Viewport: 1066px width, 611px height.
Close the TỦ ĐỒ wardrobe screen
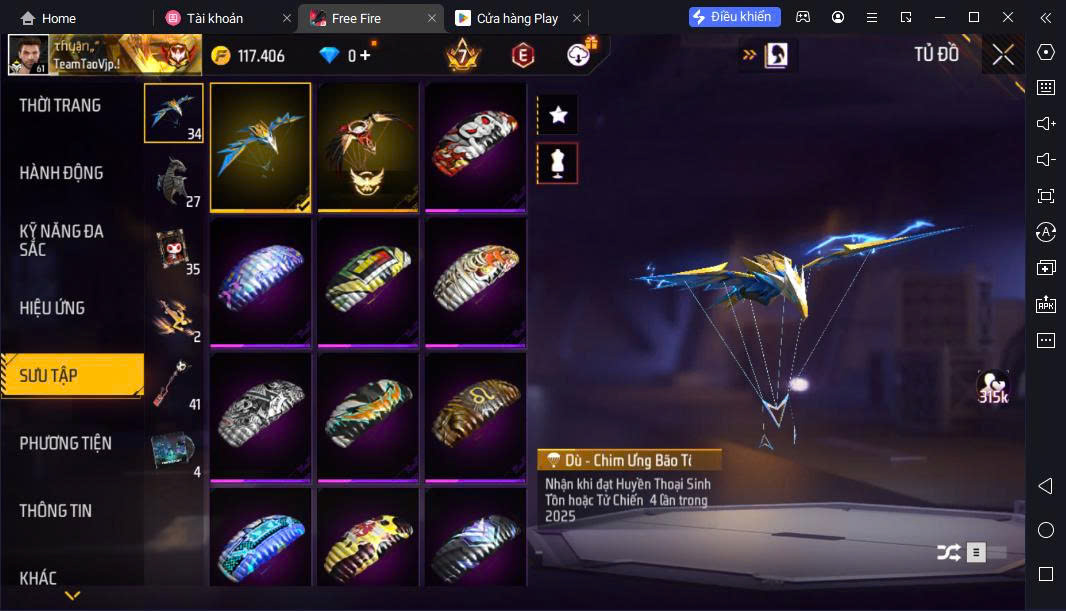pyautogui.click(x=1002, y=55)
